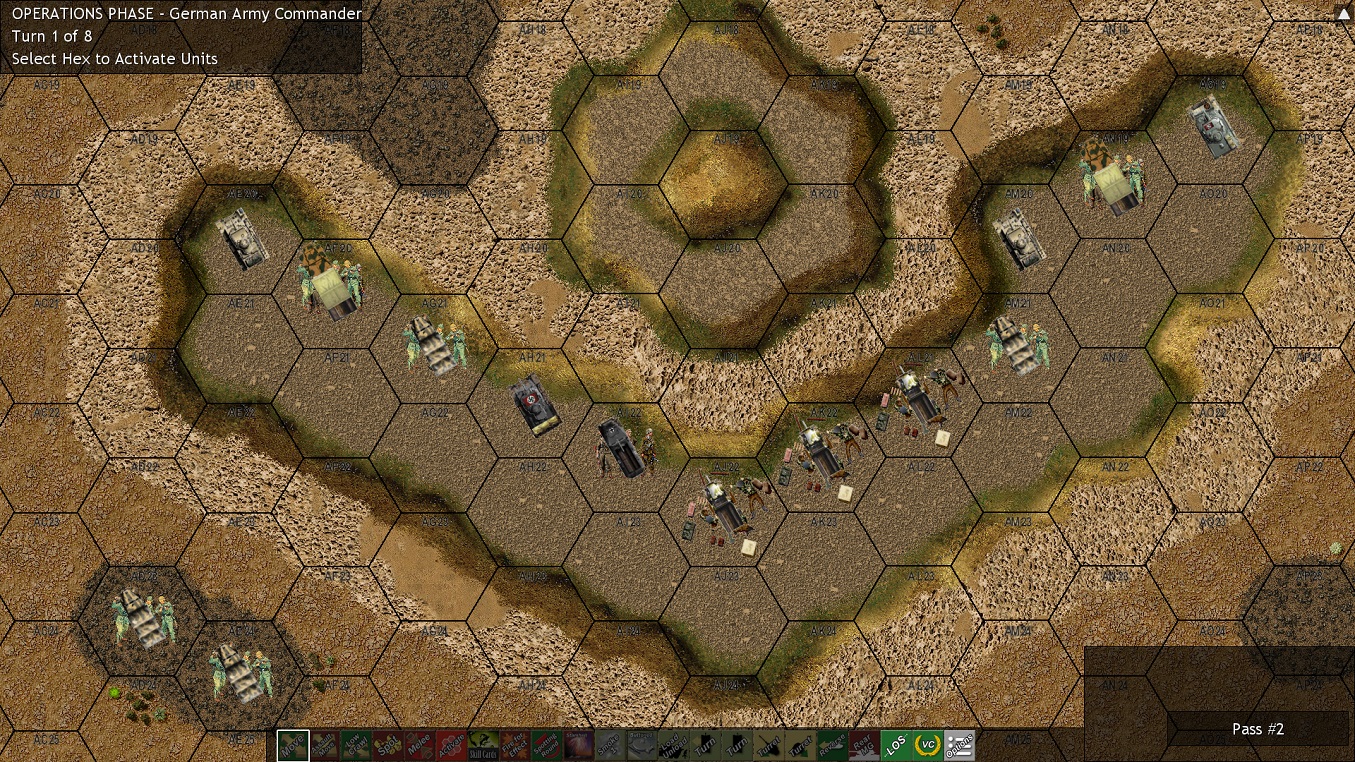Select the Rear MG action

click(864, 746)
